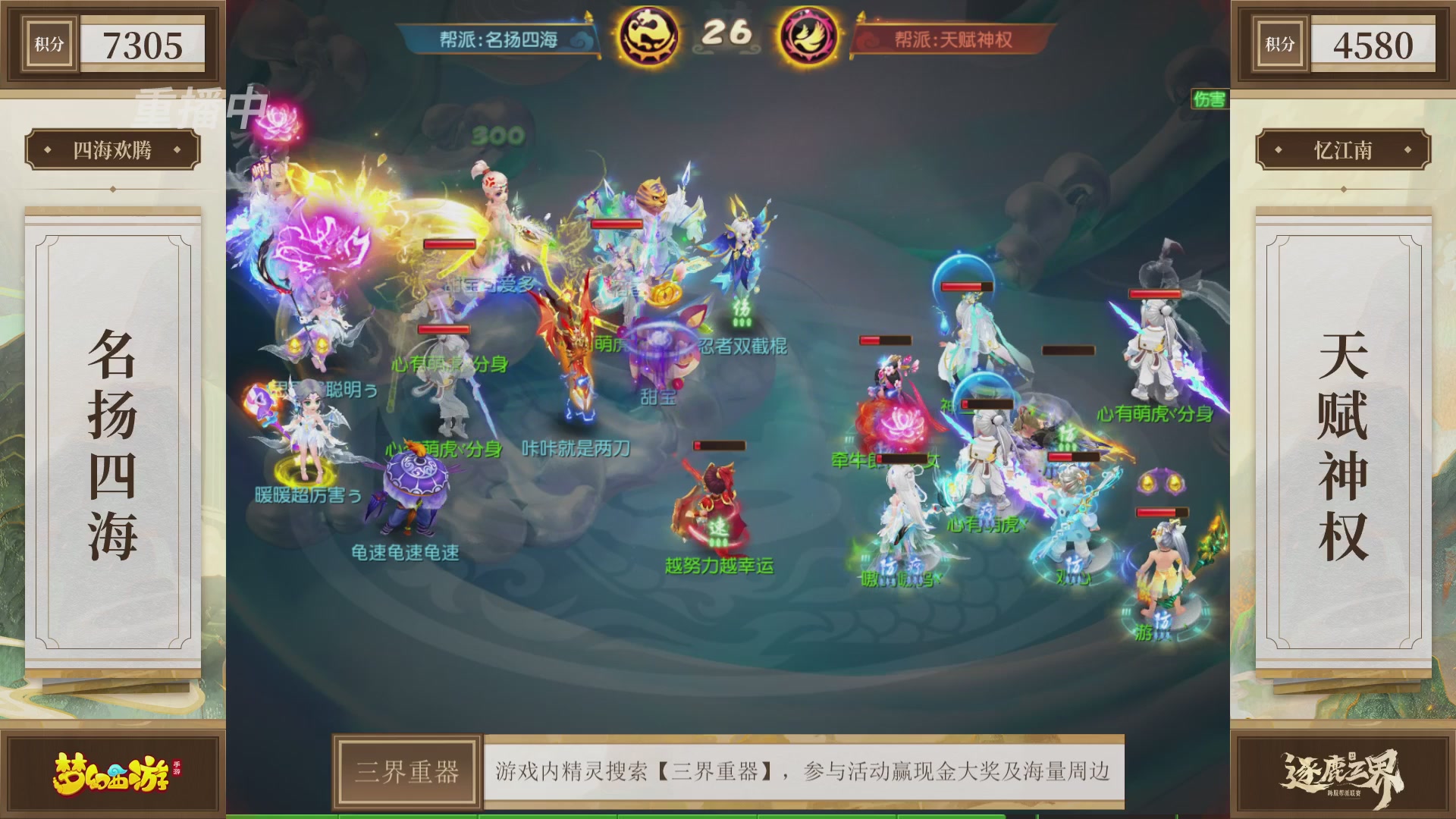Expand the 四海欢腾 banner panel
Image resolution: width=1456 pixels, height=819 pixels.
tap(114, 149)
